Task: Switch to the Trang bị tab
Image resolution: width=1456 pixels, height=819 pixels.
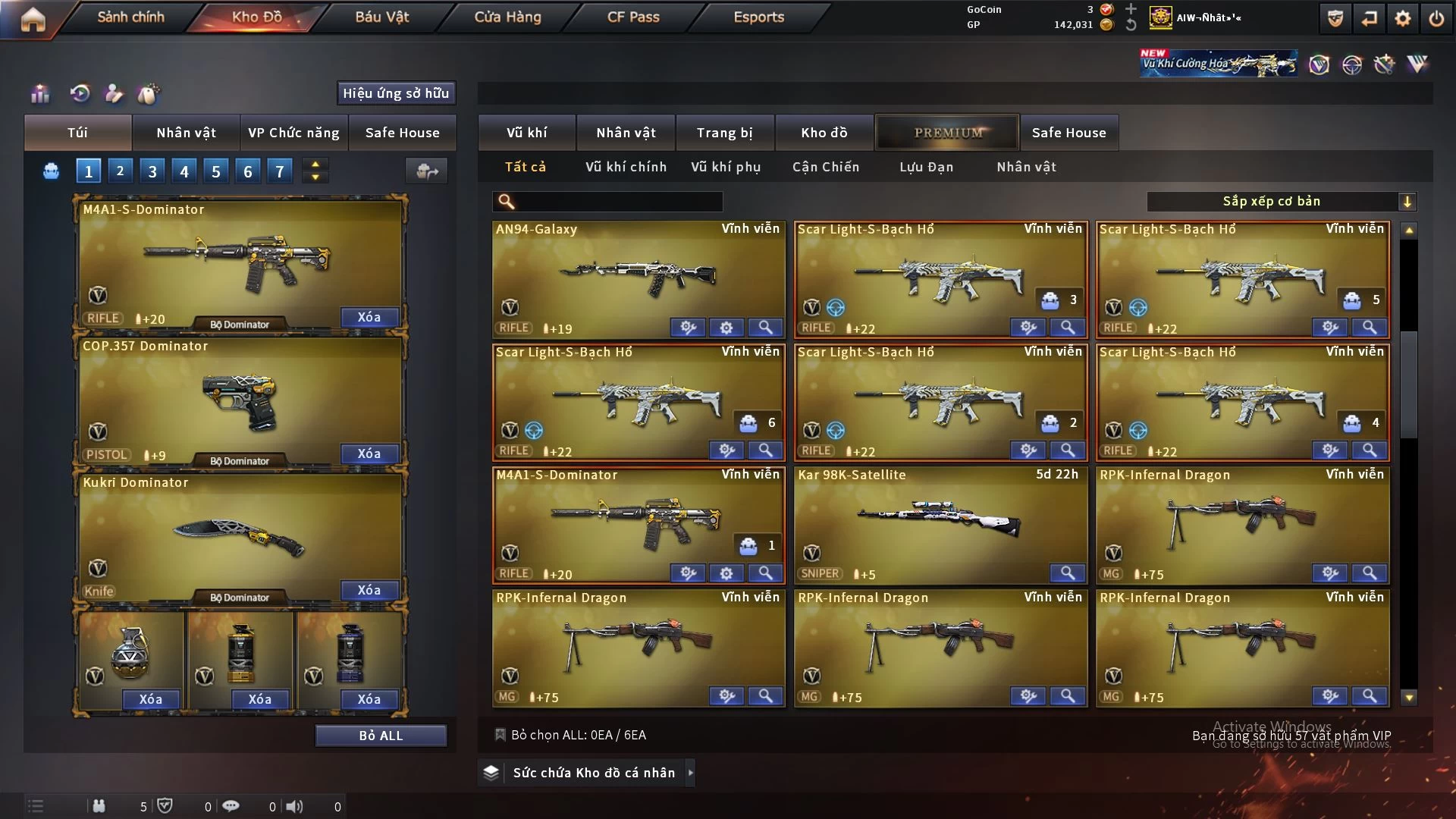Action: click(724, 133)
